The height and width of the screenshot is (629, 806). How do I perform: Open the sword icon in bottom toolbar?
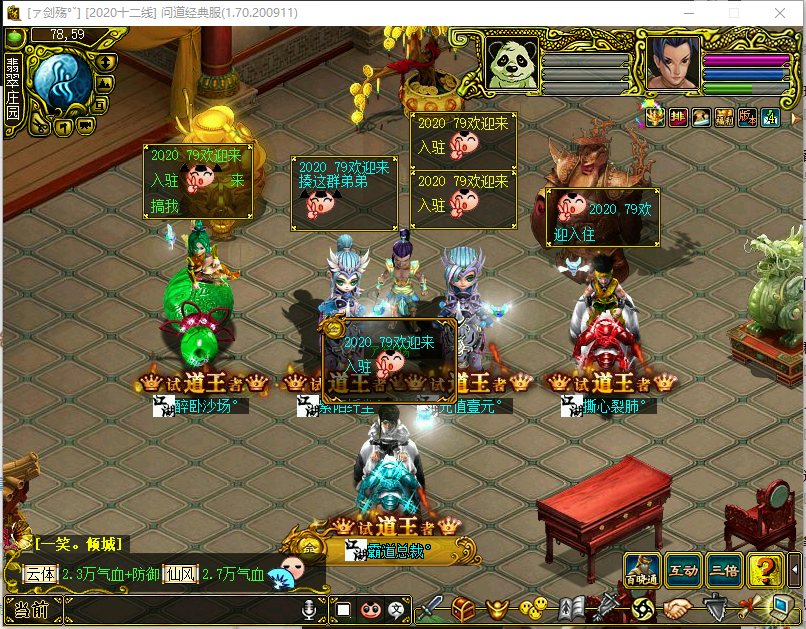point(430,607)
